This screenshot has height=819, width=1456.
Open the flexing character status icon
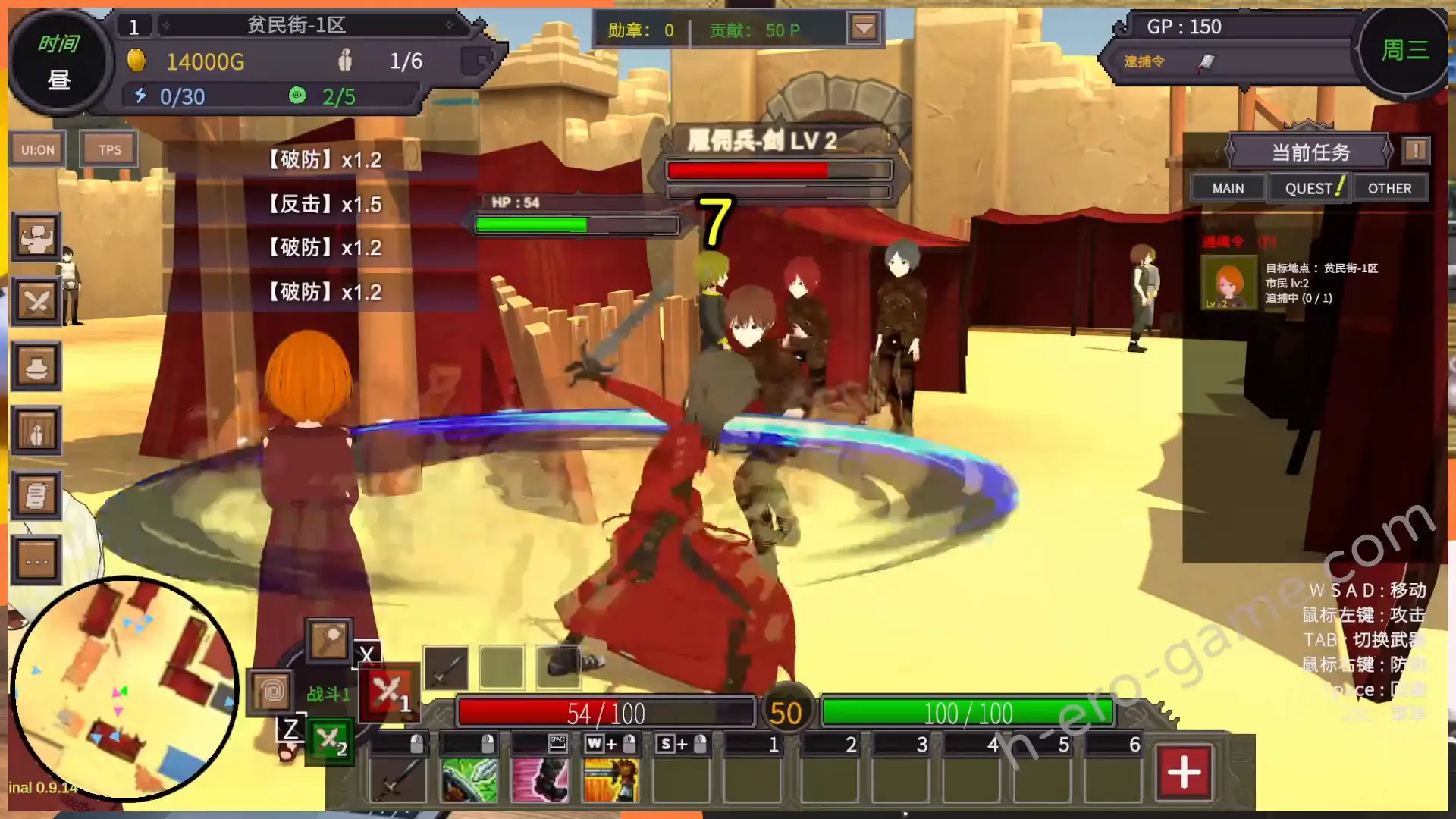[x=36, y=237]
